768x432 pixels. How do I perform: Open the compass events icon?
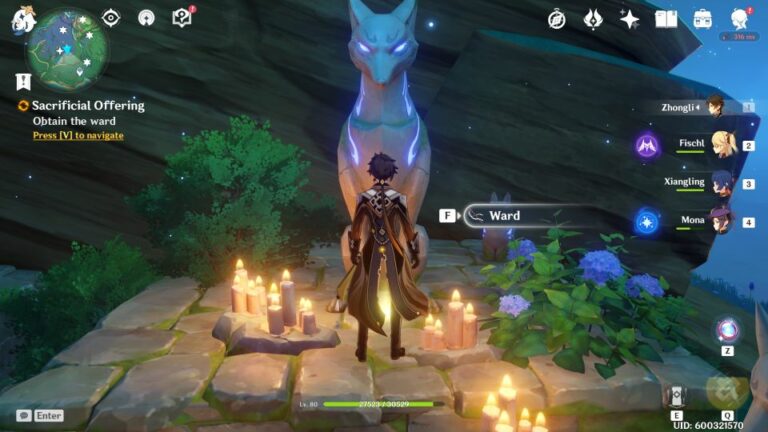click(x=557, y=19)
